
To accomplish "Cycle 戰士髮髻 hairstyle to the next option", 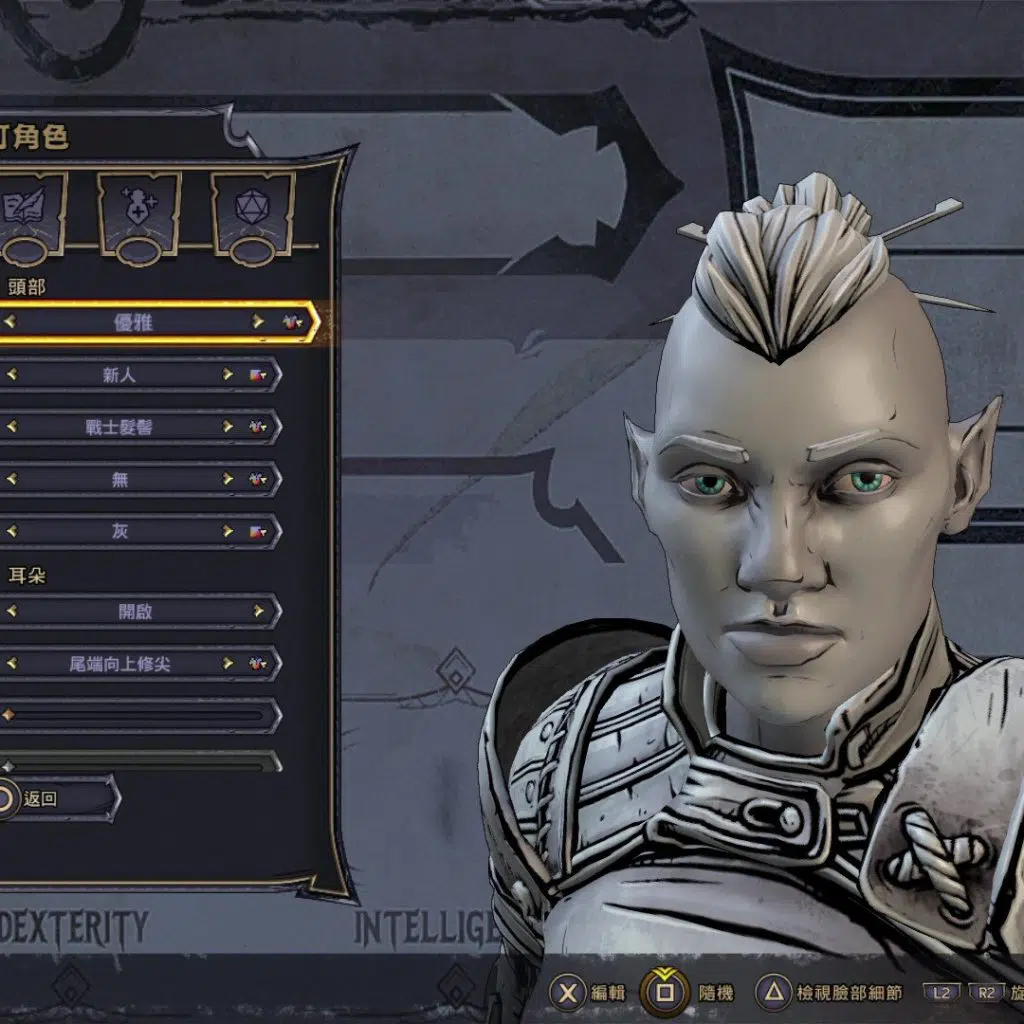I will [229, 427].
